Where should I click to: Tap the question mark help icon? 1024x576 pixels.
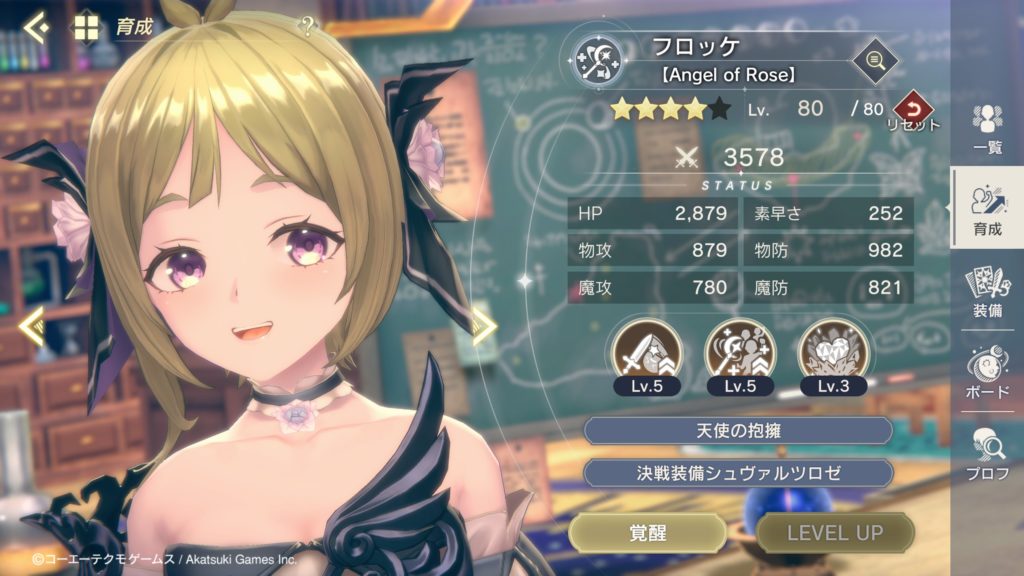pos(308,27)
